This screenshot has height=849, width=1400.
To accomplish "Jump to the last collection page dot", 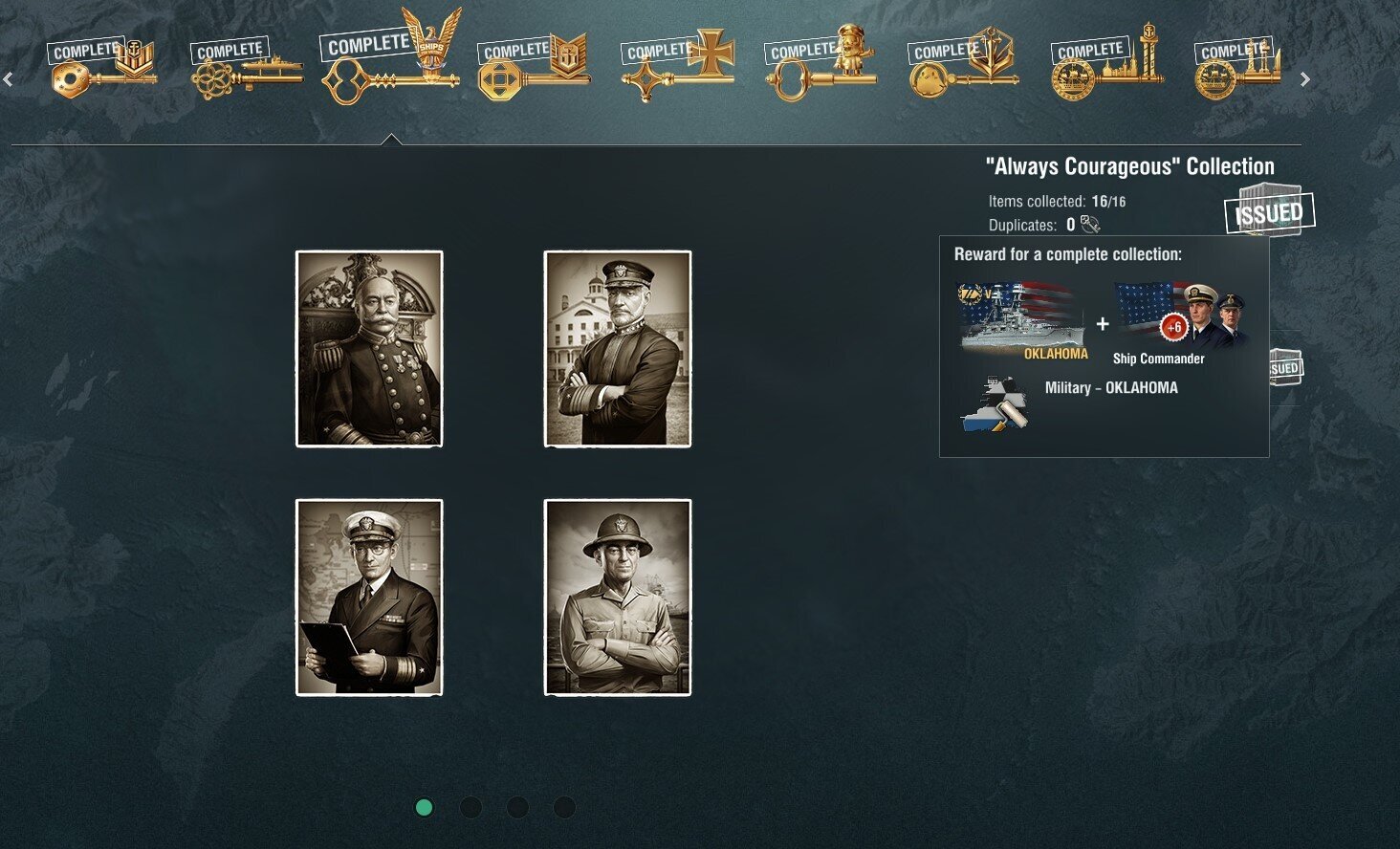I will (564, 808).
